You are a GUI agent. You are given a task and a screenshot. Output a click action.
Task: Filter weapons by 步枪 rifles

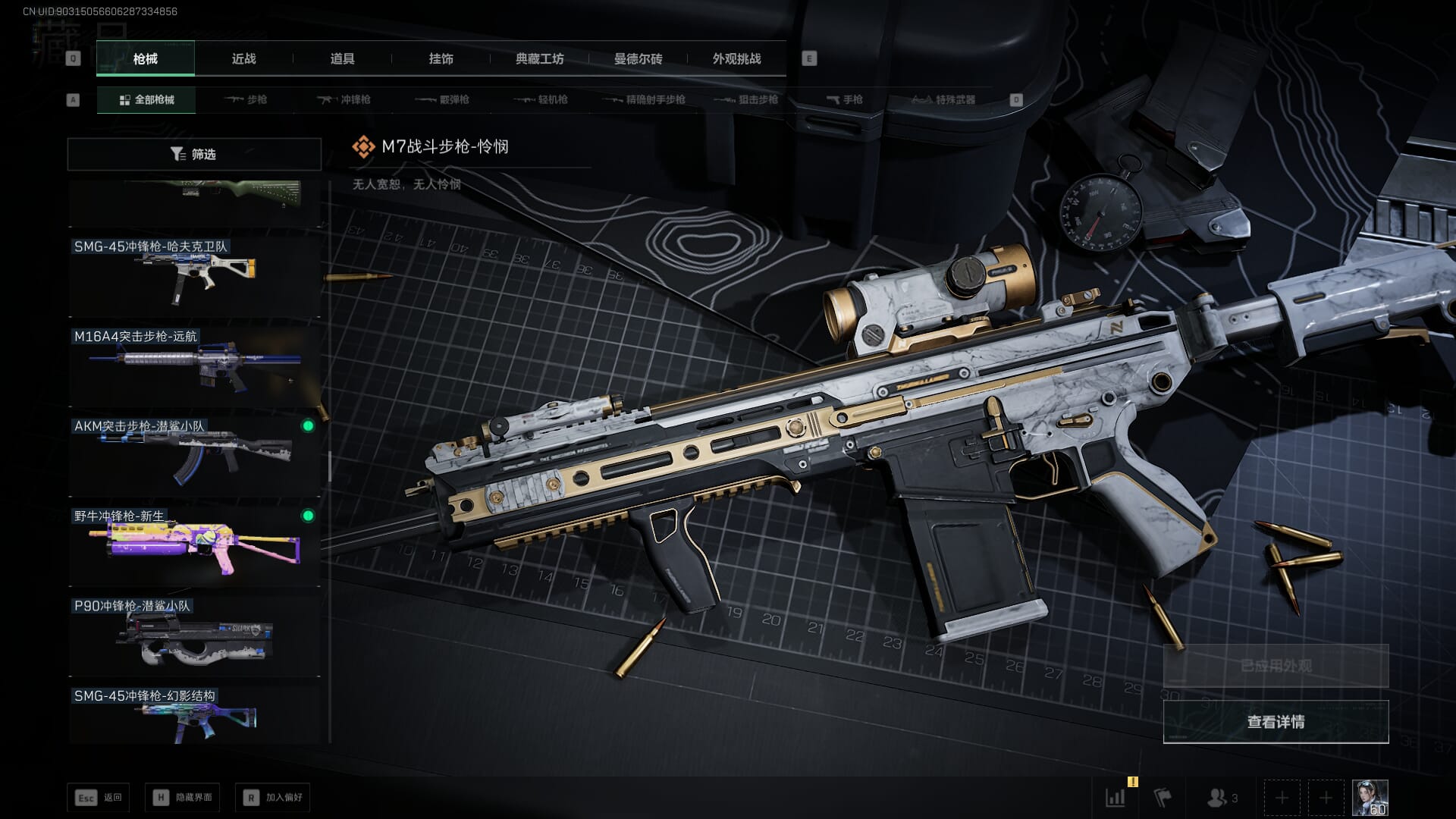(x=246, y=99)
